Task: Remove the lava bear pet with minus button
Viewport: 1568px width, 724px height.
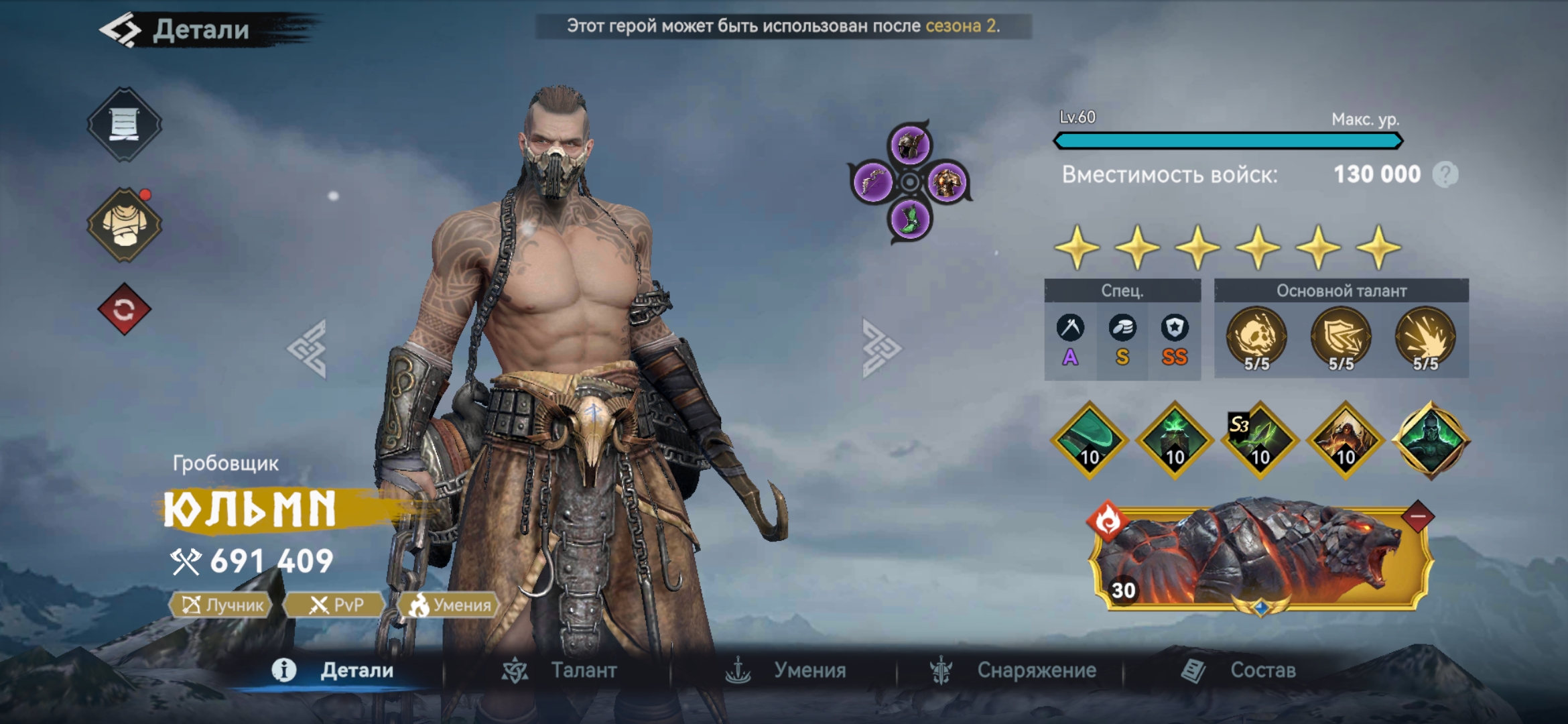Action: point(1417,517)
